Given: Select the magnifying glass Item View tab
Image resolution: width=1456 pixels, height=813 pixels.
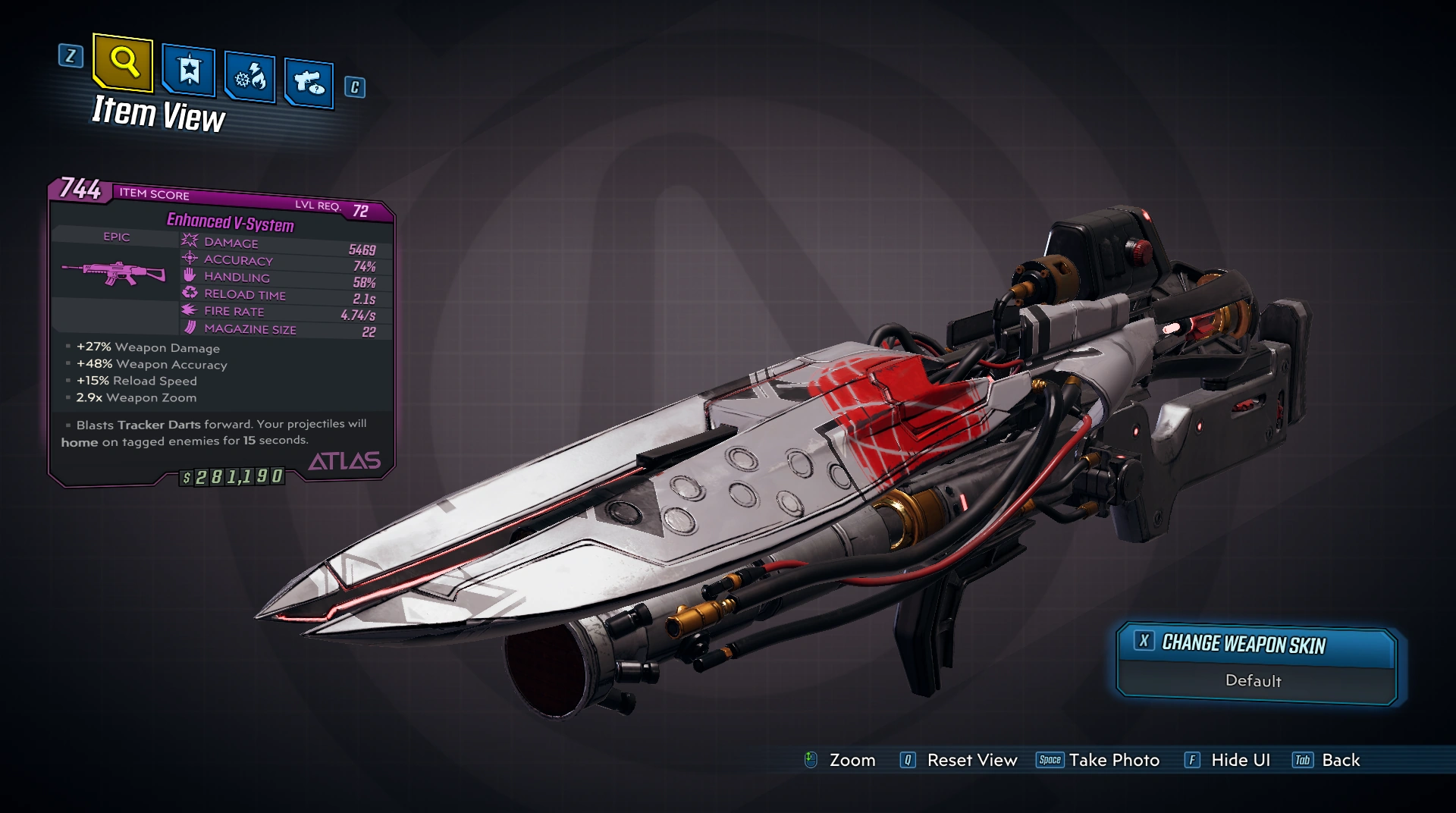Looking at the screenshot, I should (123, 62).
